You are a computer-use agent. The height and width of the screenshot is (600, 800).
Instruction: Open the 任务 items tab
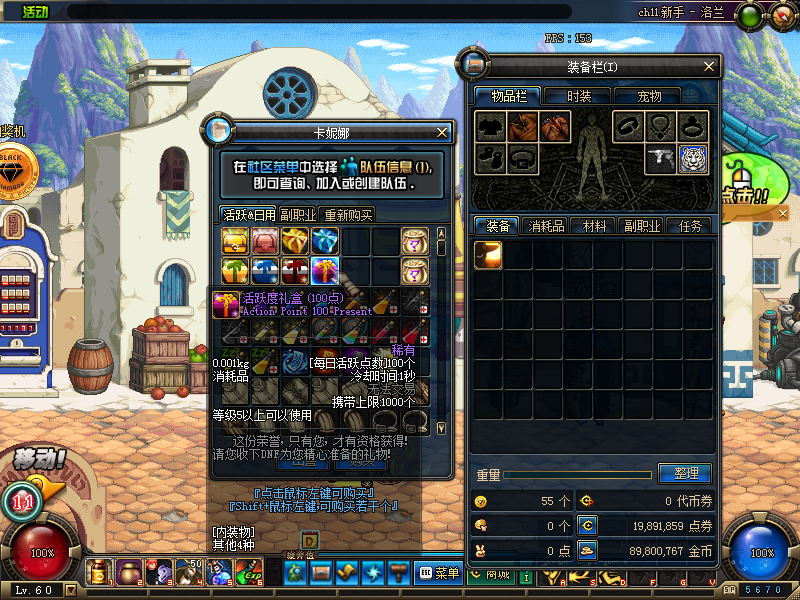point(690,226)
